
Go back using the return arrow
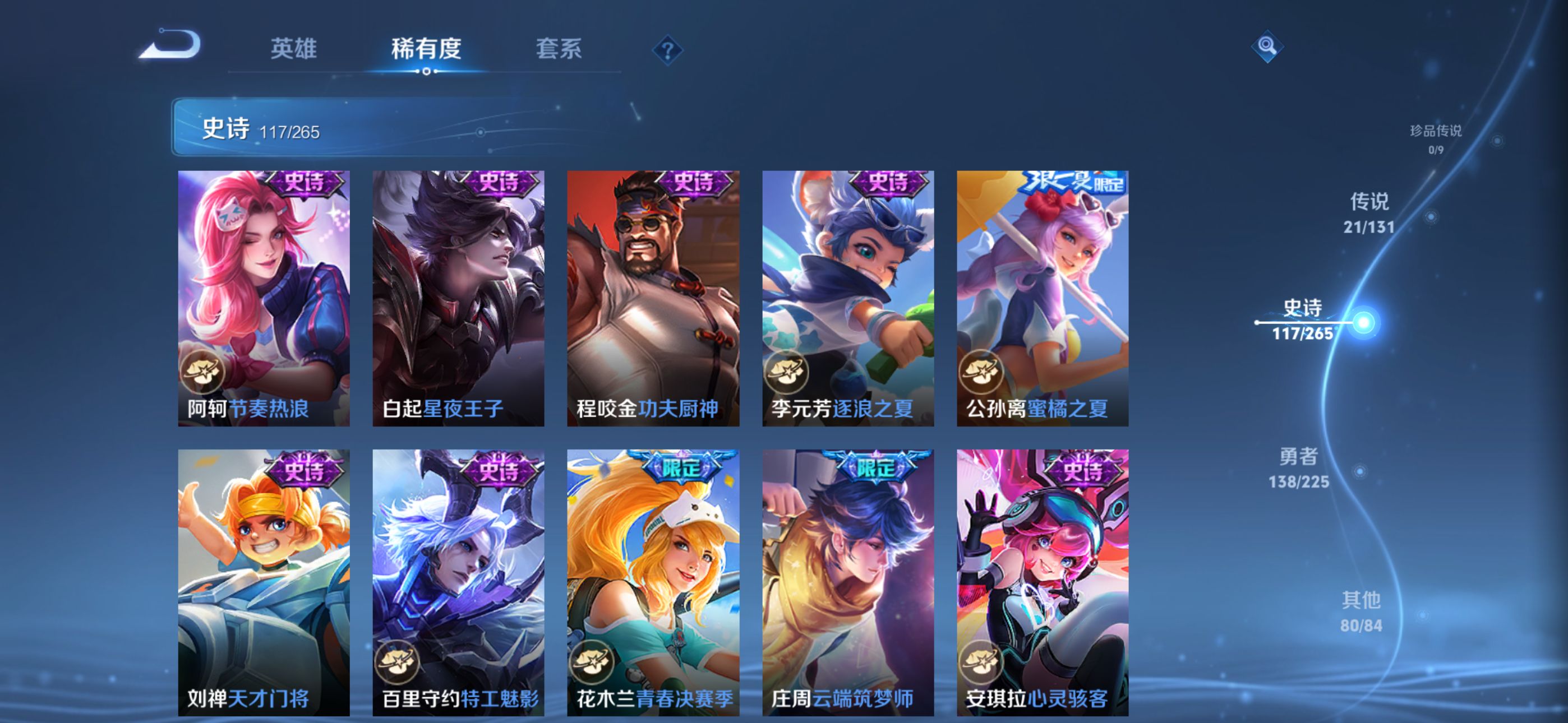pos(171,45)
